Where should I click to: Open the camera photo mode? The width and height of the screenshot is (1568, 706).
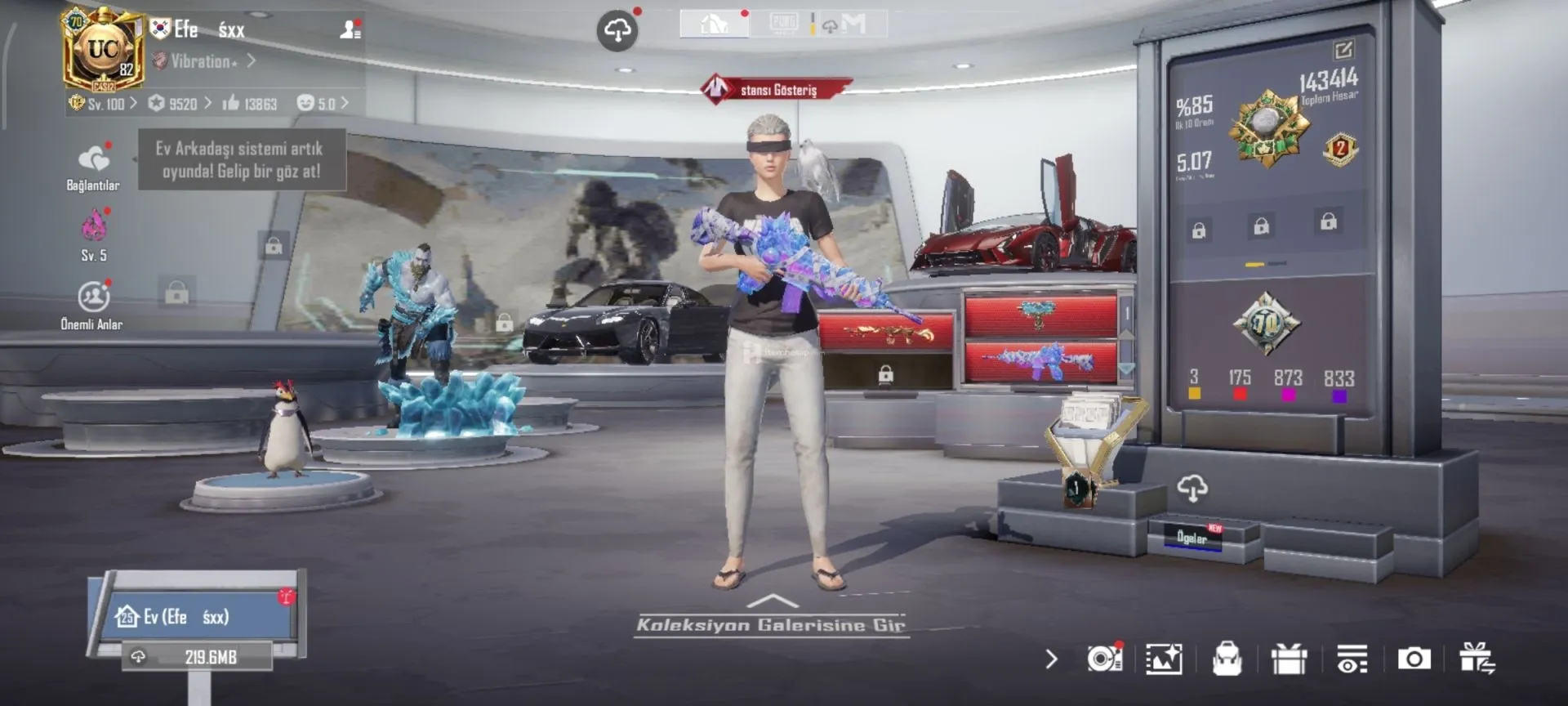point(1414,659)
